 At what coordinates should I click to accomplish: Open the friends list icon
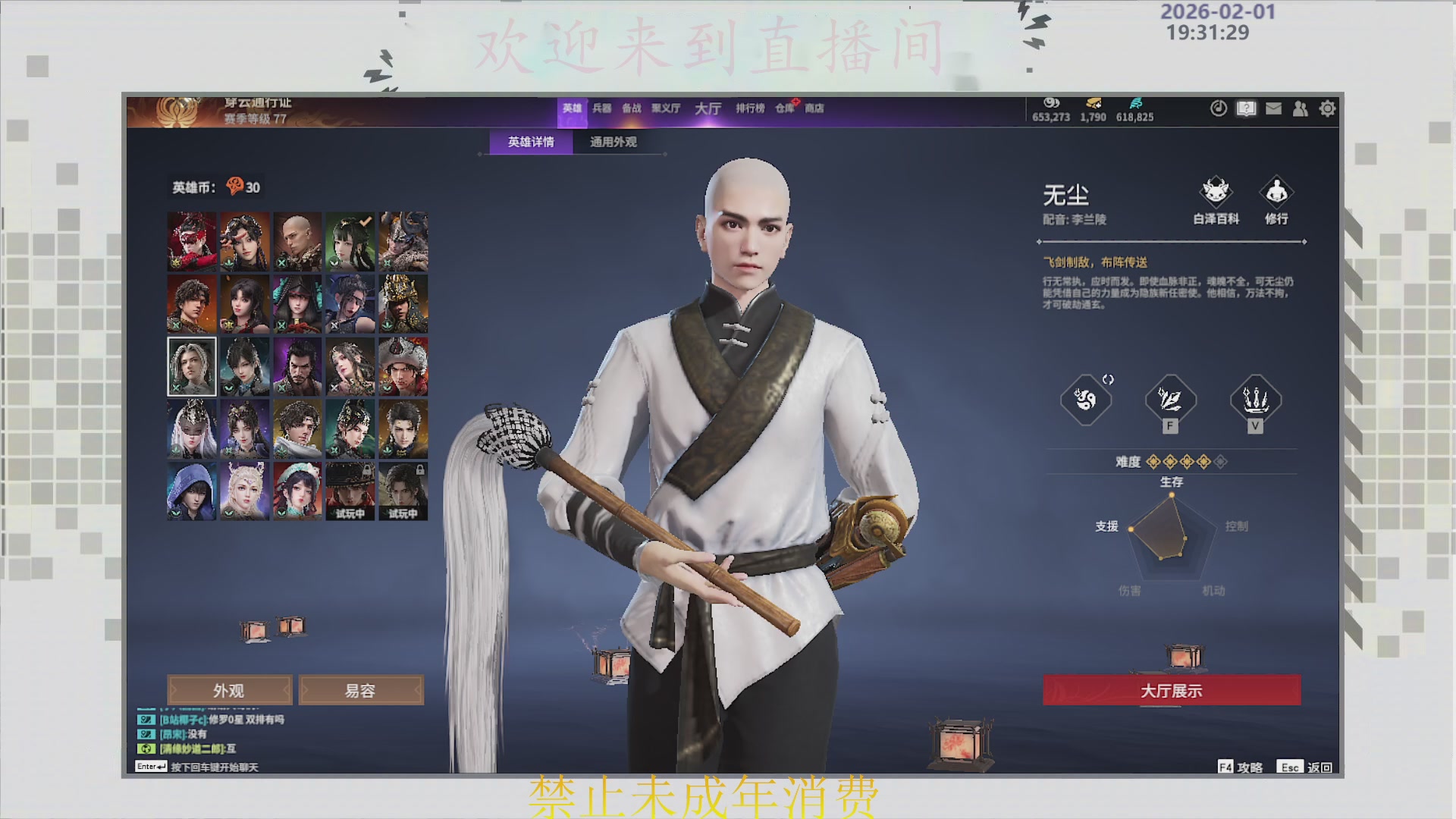1301,108
